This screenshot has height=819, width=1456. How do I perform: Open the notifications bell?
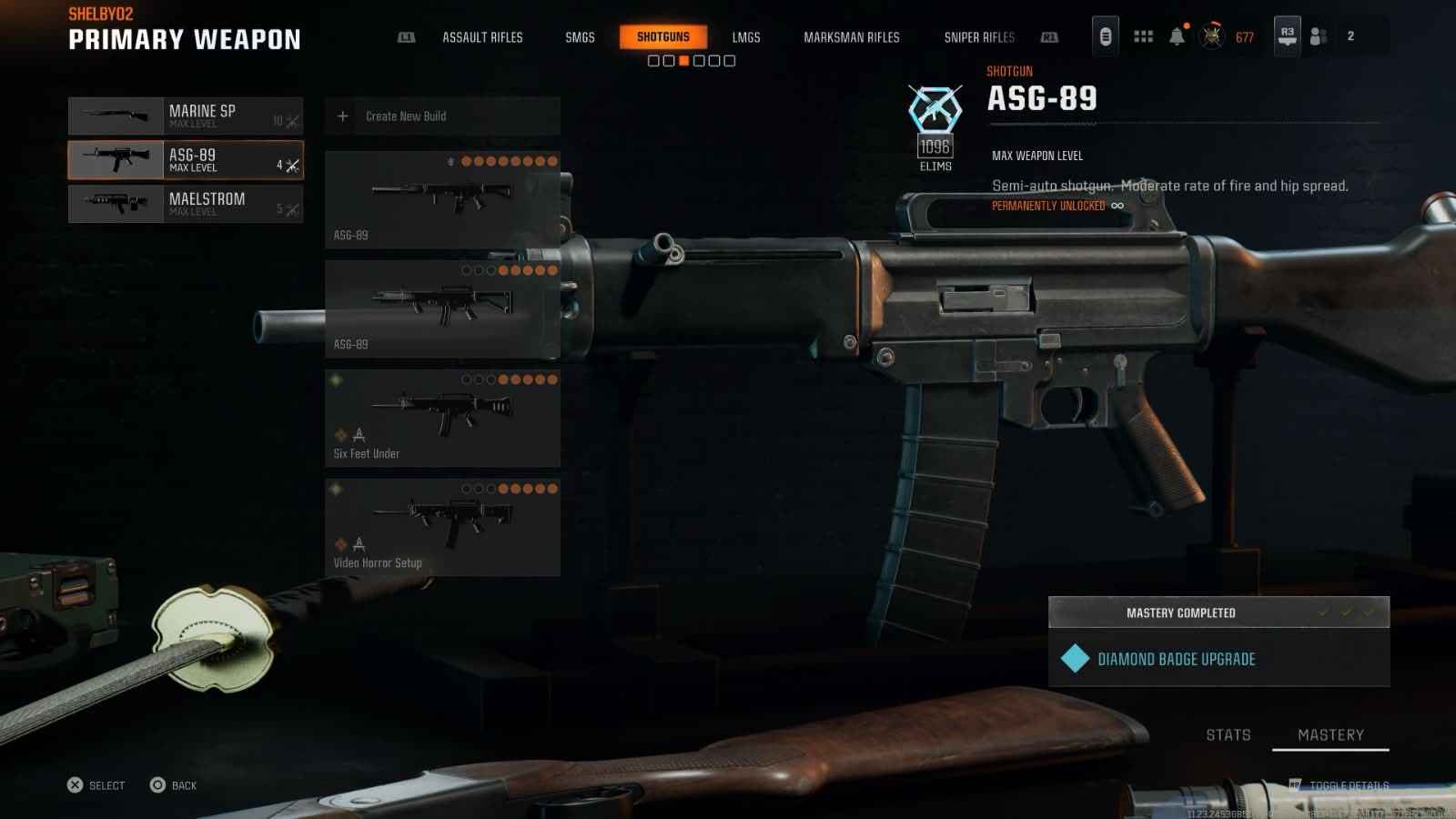pyautogui.click(x=1177, y=36)
